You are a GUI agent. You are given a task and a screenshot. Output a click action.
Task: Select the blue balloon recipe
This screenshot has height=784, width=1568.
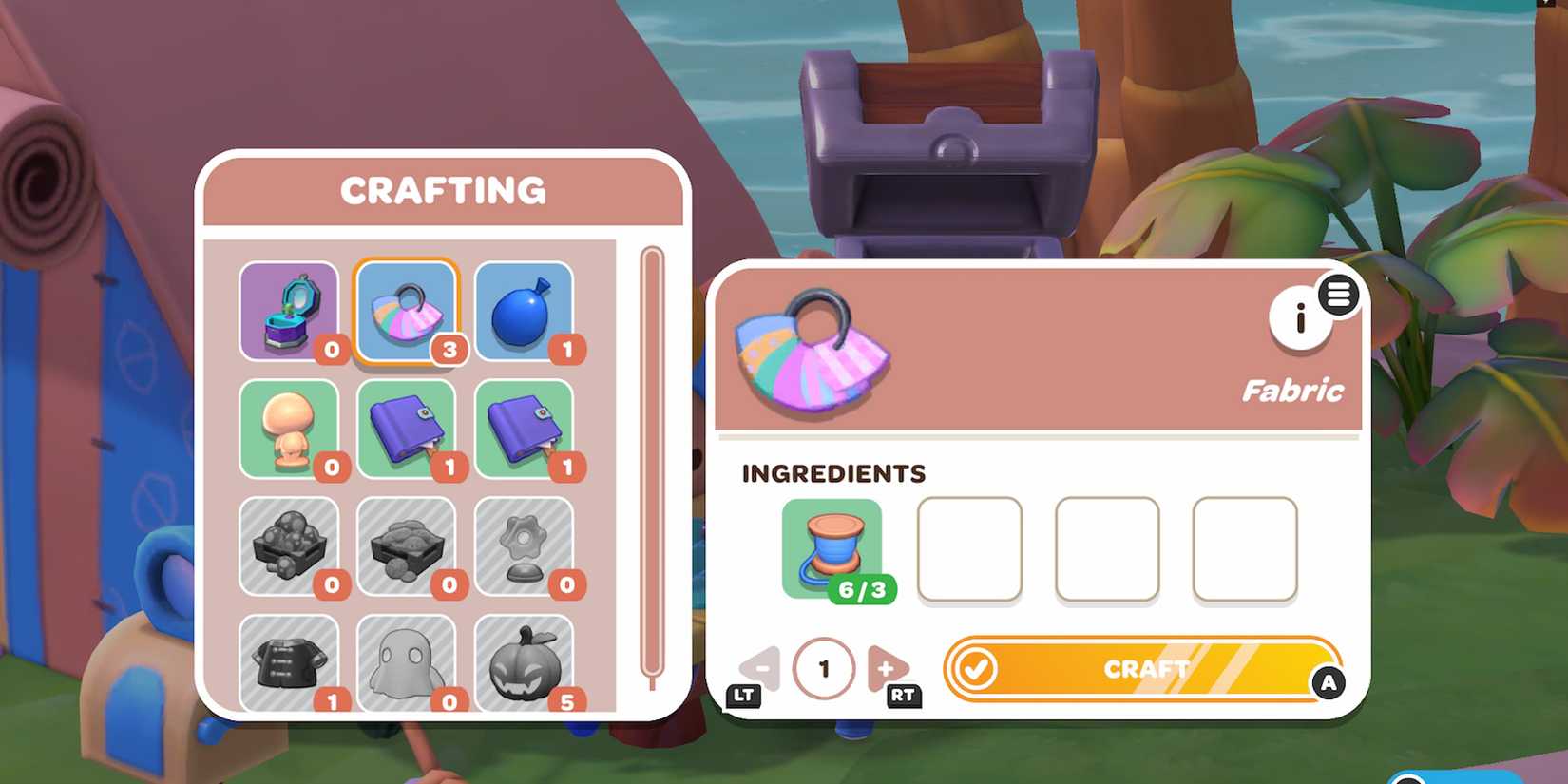tap(526, 310)
